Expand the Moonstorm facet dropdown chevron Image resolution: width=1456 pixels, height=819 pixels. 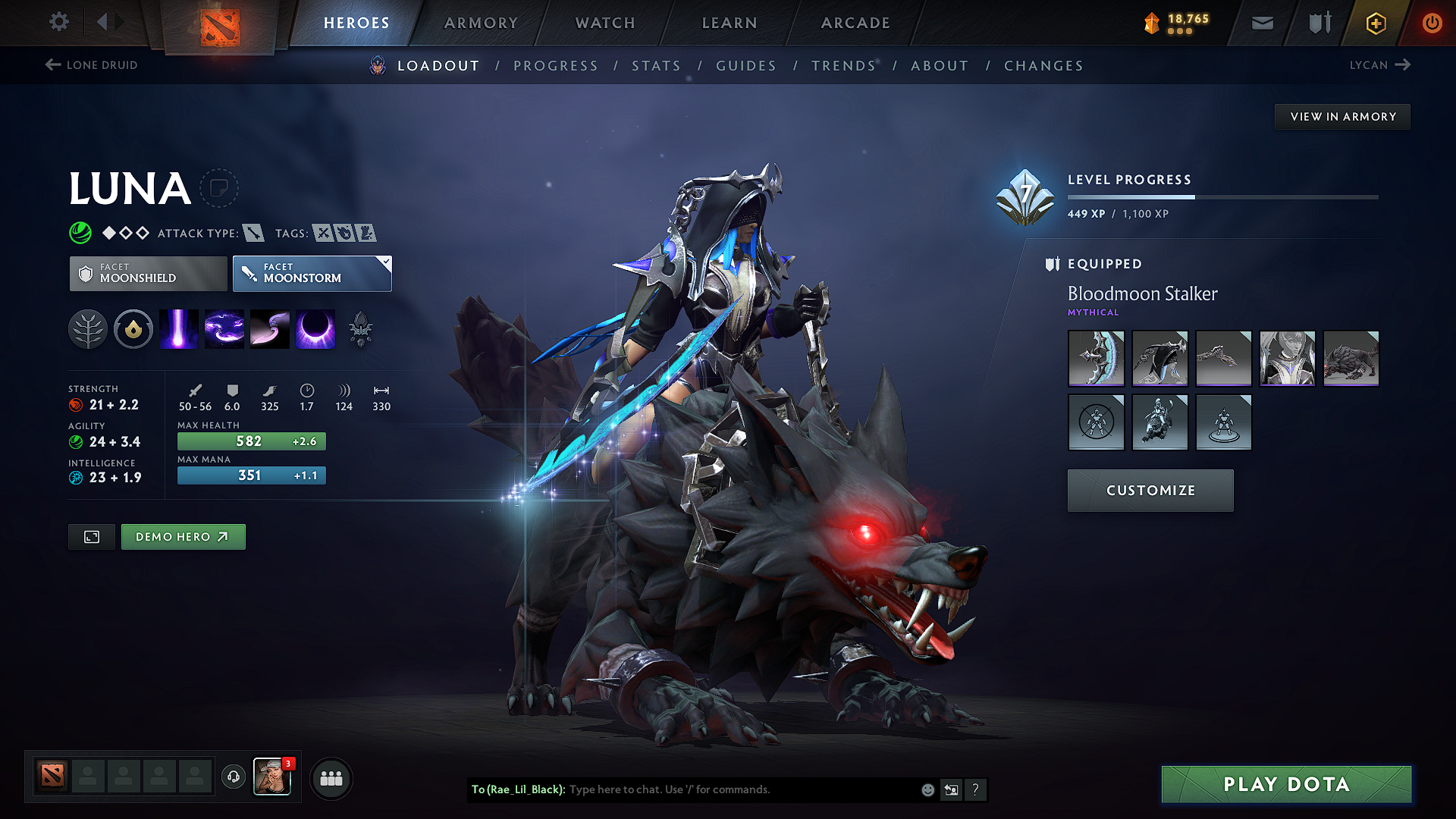pyautogui.click(x=387, y=262)
